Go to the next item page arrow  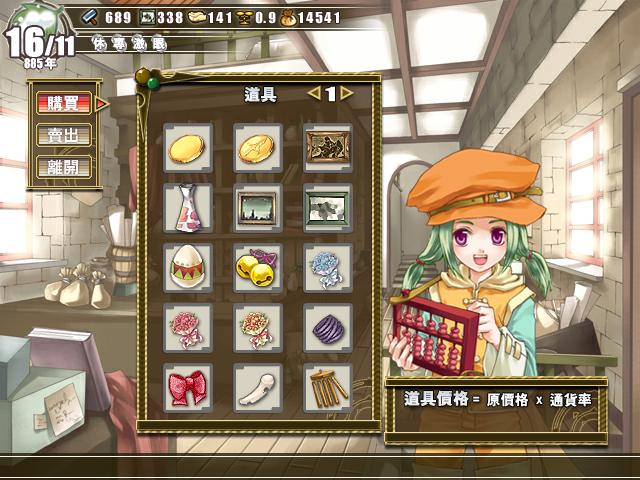(x=347, y=93)
